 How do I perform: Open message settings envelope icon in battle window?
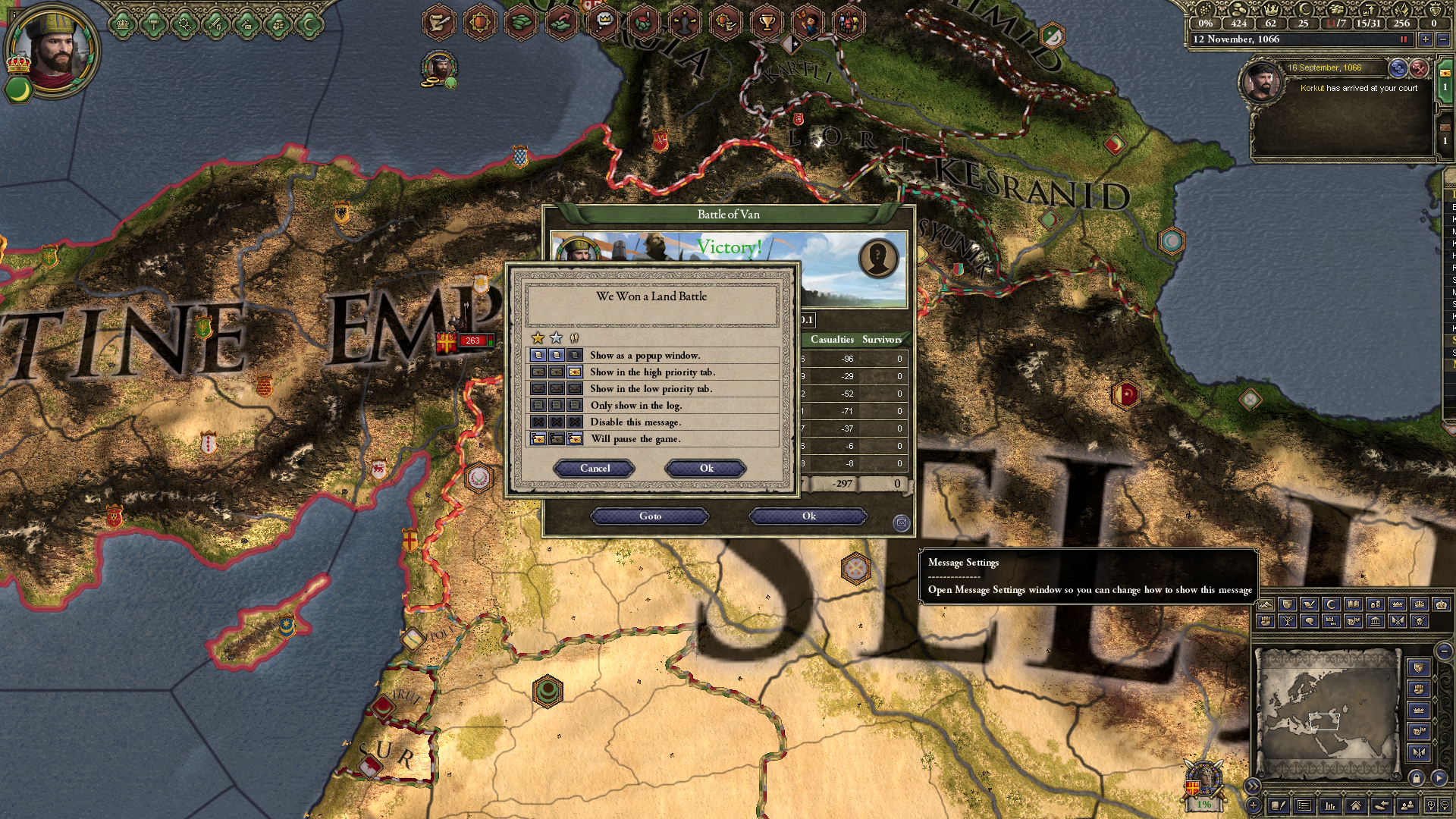click(901, 522)
